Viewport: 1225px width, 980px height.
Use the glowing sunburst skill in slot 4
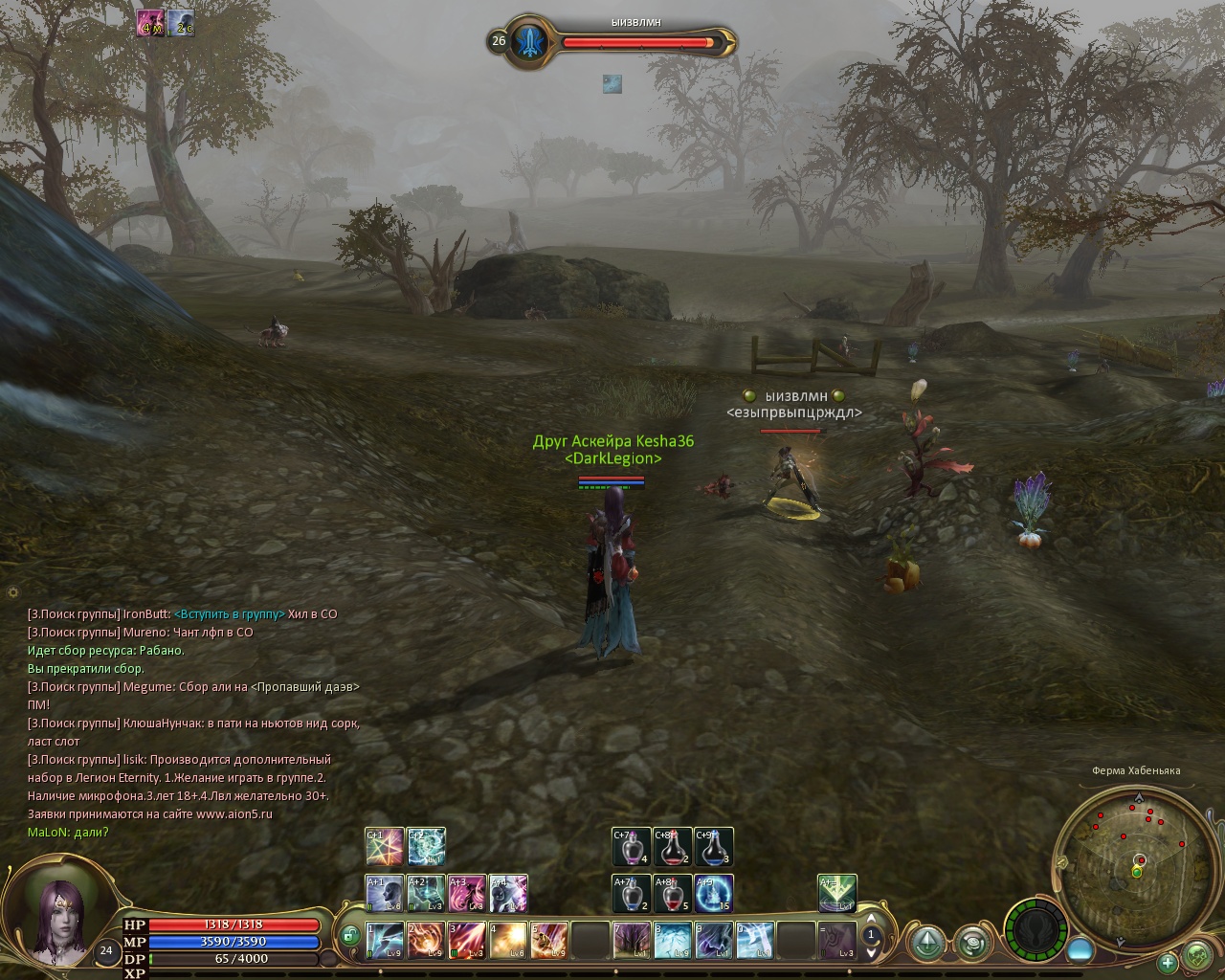point(508,940)
